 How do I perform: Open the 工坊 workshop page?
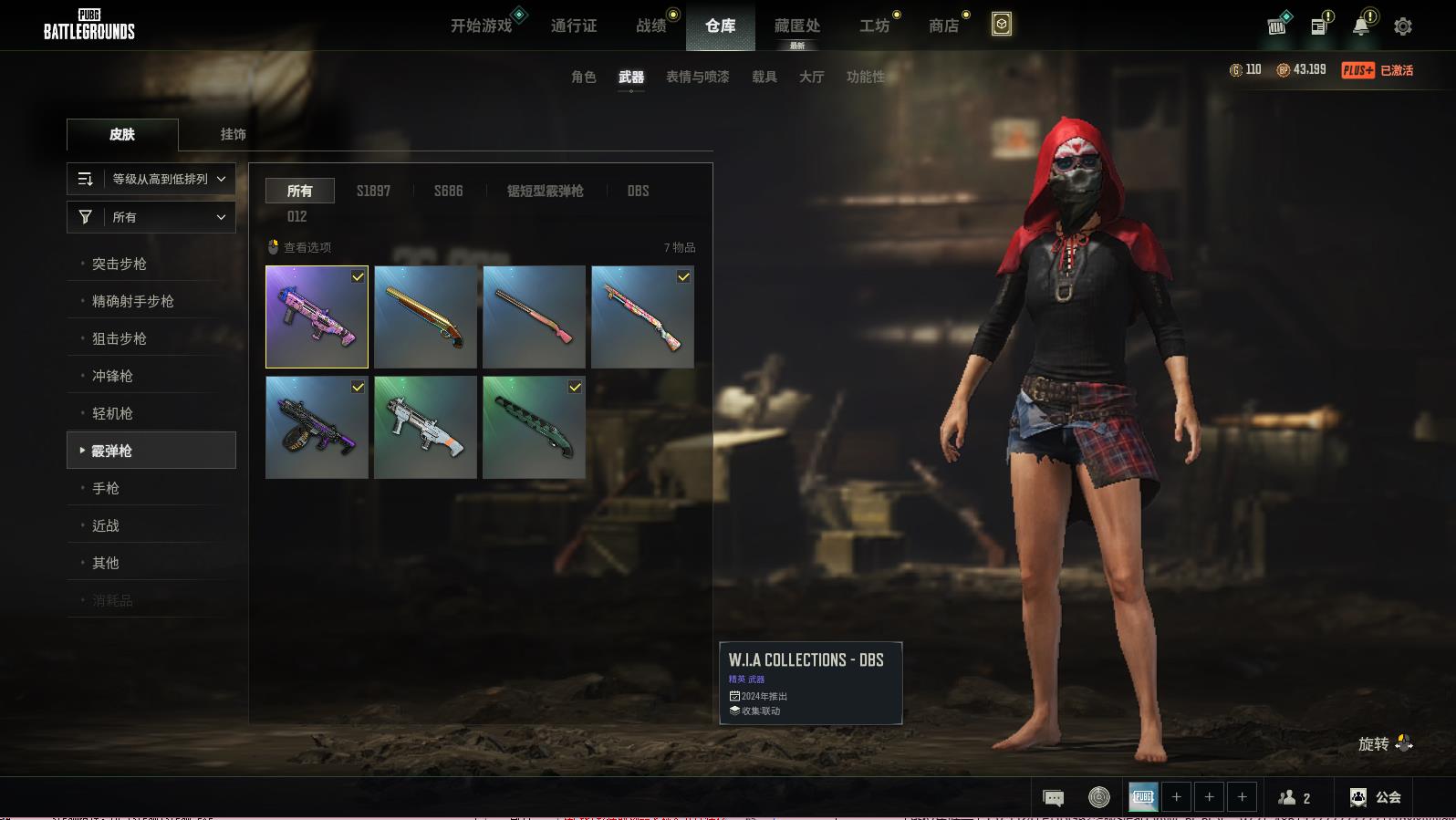(874, 26)
